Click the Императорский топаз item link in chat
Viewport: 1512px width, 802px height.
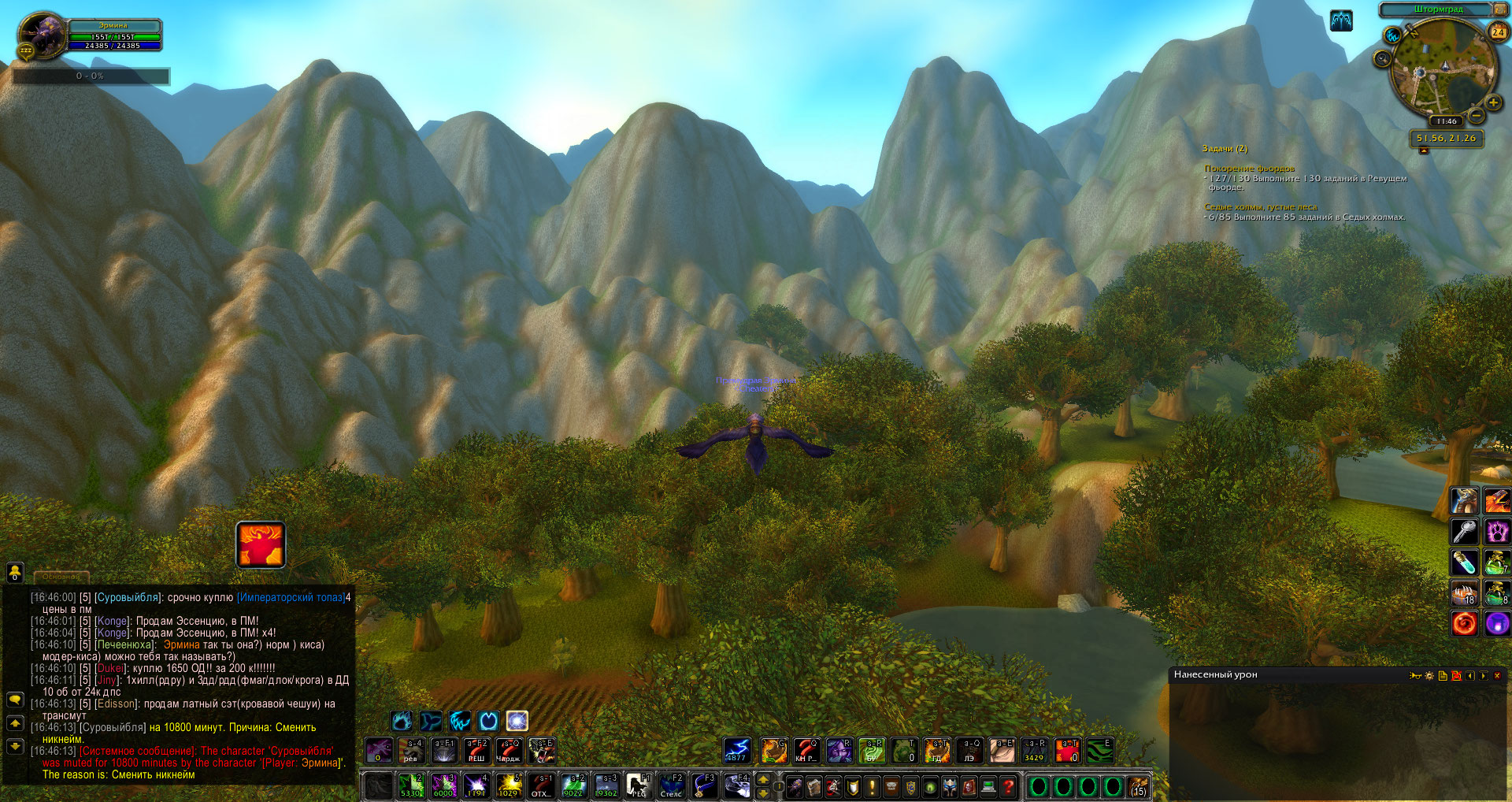pyautogui.click(x=291, y=597)
